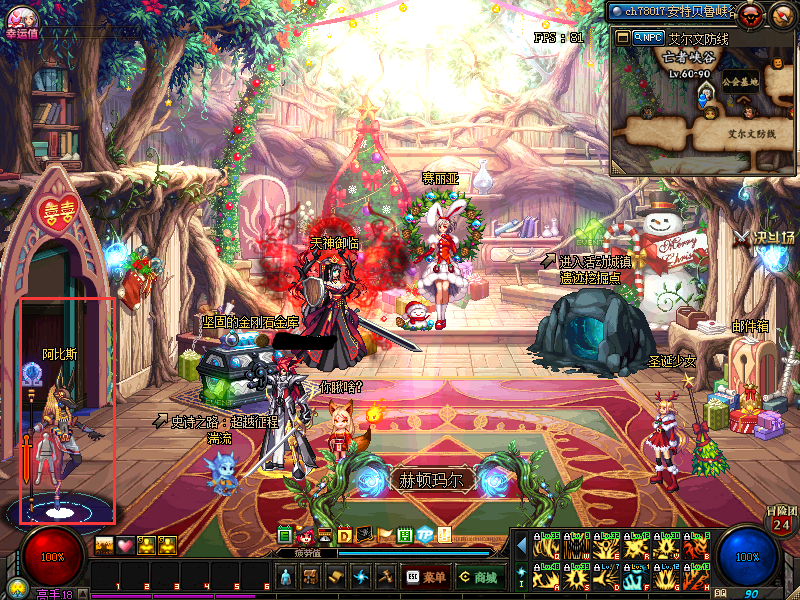Click the pink heart buff icon
Image resolution: width=800 pixels, height=600 pixels.
125,545
